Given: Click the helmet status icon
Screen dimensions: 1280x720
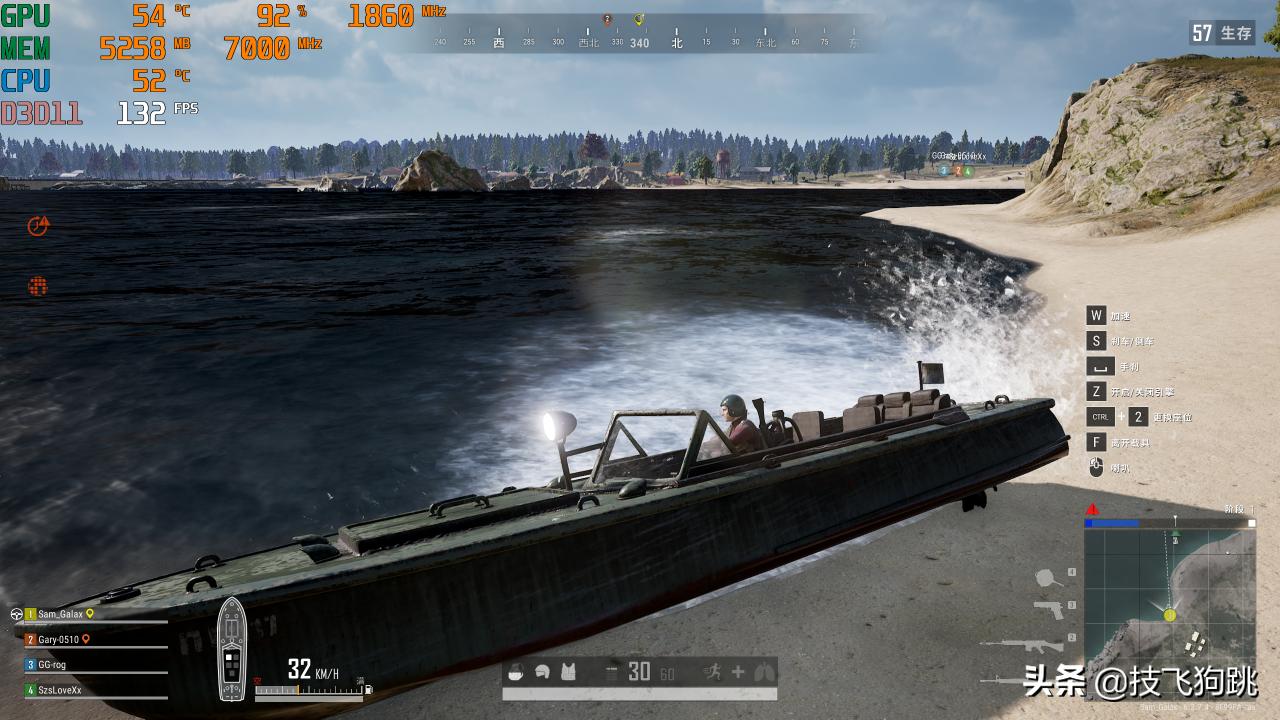Looking at the screenshot, I should click(x=543, y=672).
